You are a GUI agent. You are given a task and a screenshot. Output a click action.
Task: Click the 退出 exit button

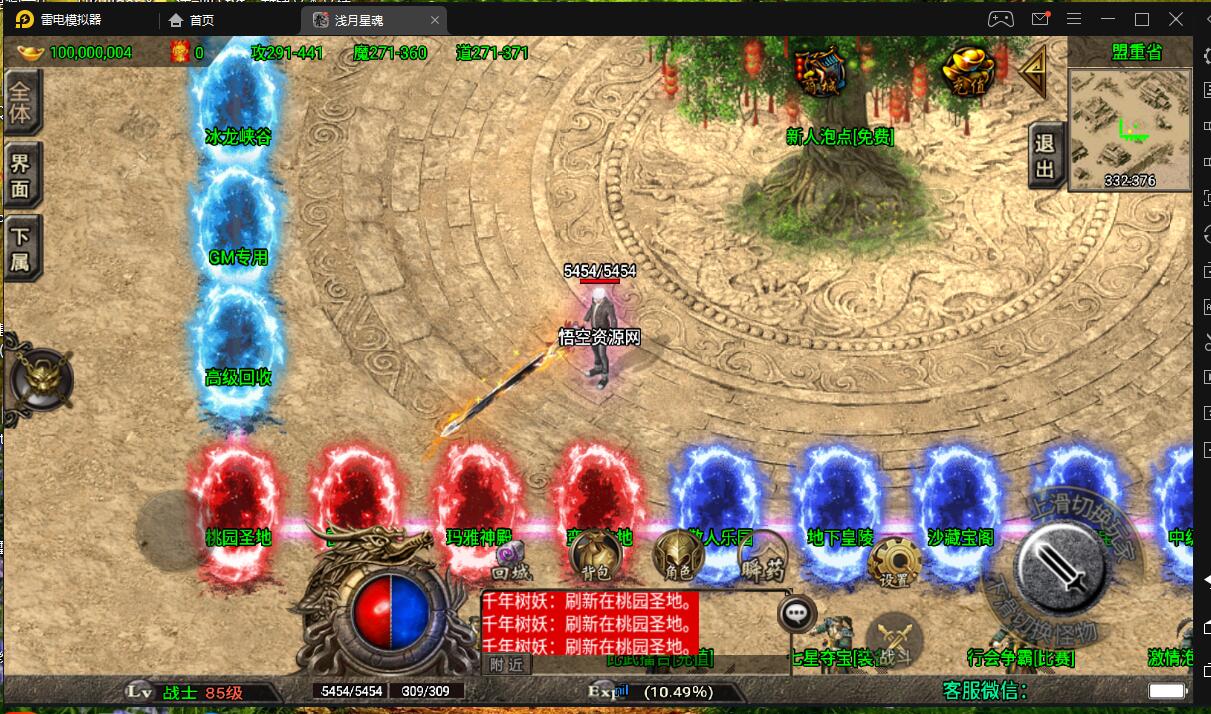tap(1045, 158)
